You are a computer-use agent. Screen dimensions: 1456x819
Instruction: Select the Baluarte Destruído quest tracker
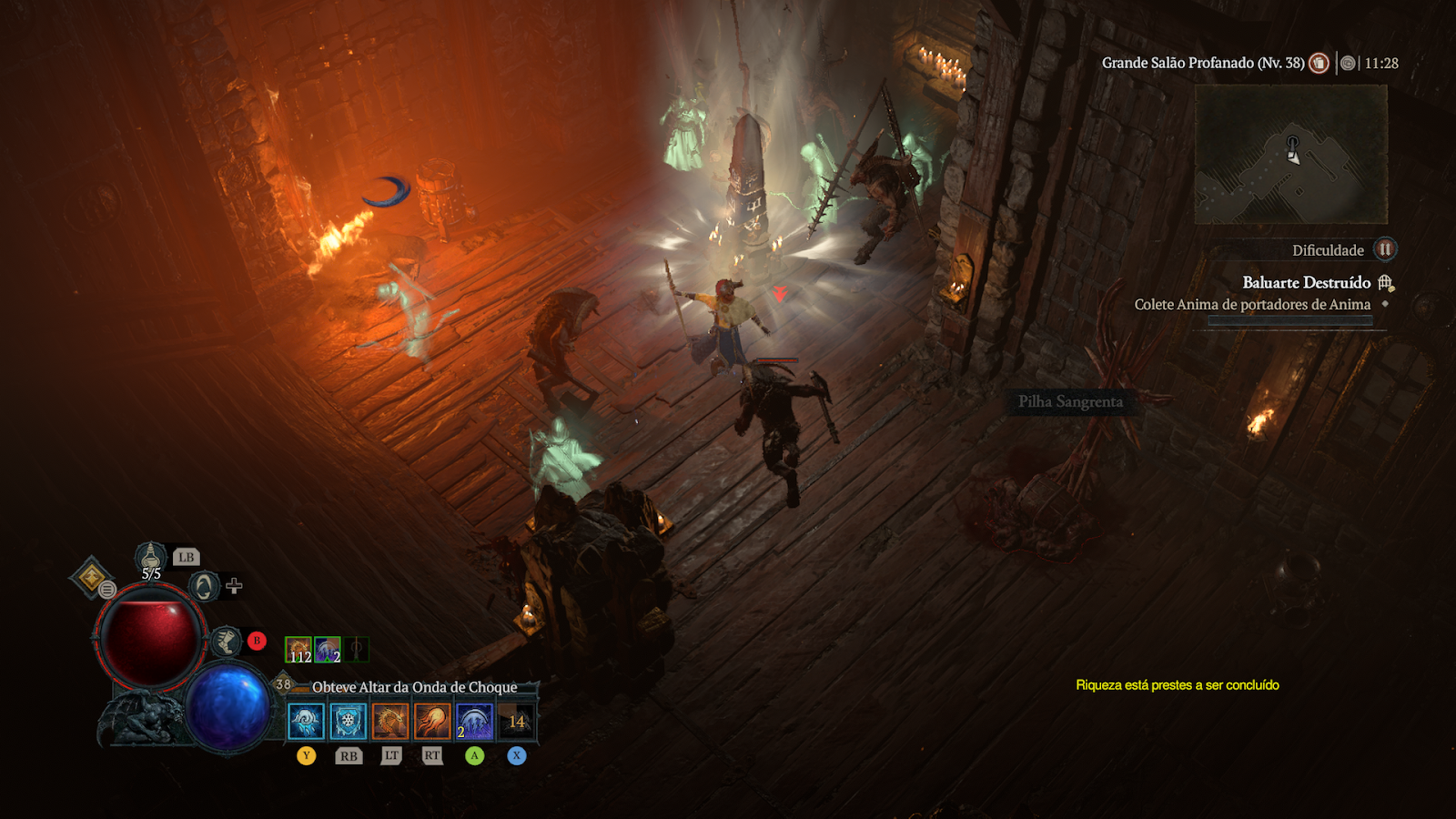(1306, 283)
